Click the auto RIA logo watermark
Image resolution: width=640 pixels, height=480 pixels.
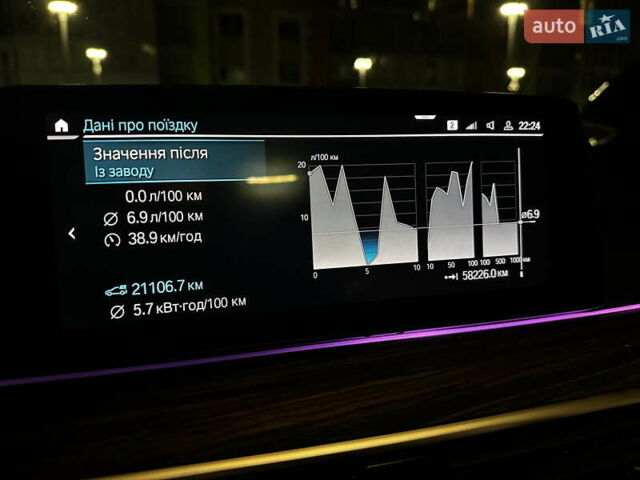click(x=577, y=25)
